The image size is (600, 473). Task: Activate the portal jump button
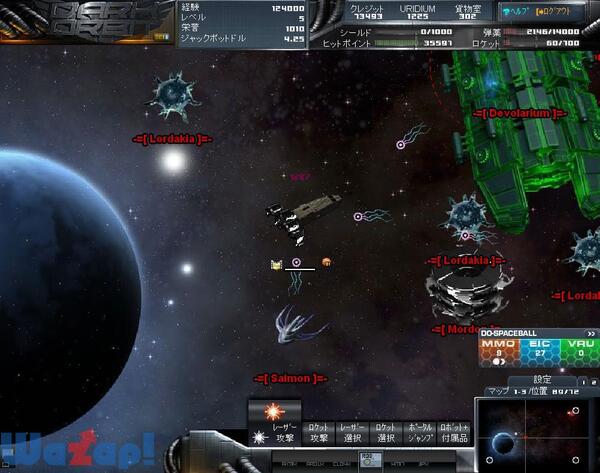(418, 432)
